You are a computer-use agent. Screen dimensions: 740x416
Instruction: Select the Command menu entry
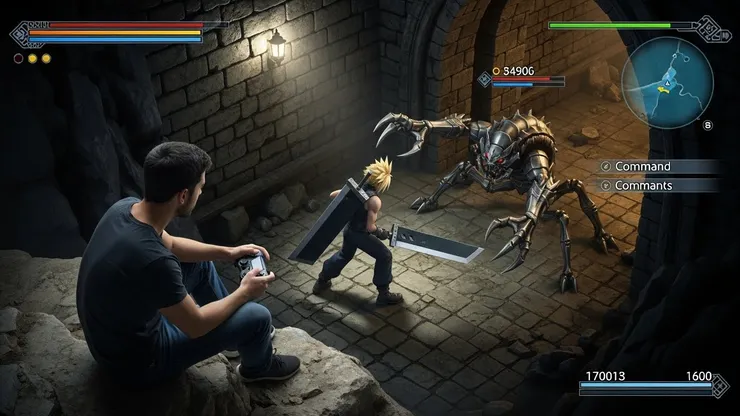[643, 167]
